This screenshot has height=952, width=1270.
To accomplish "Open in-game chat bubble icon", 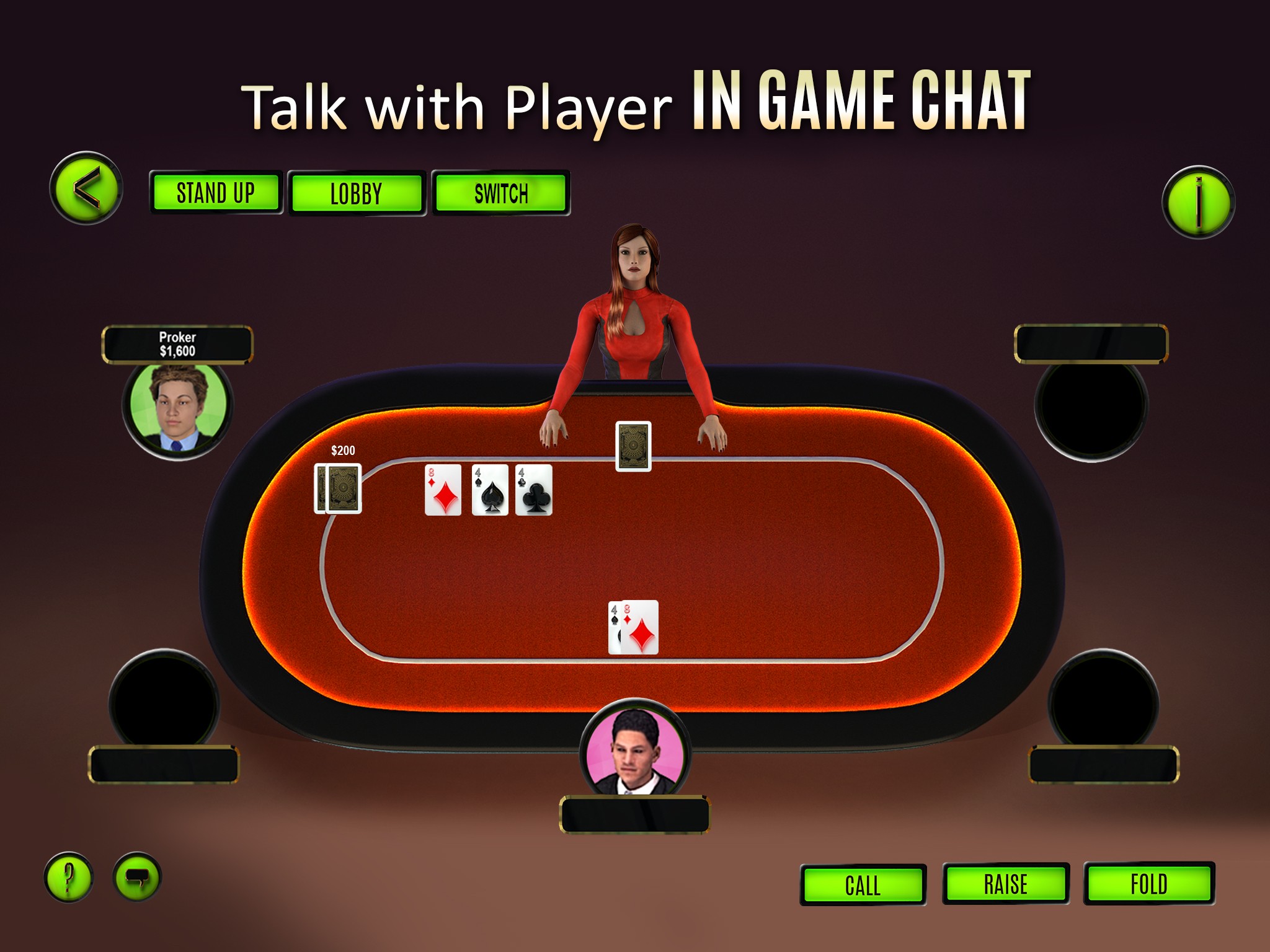I will [x=137, y=877].
